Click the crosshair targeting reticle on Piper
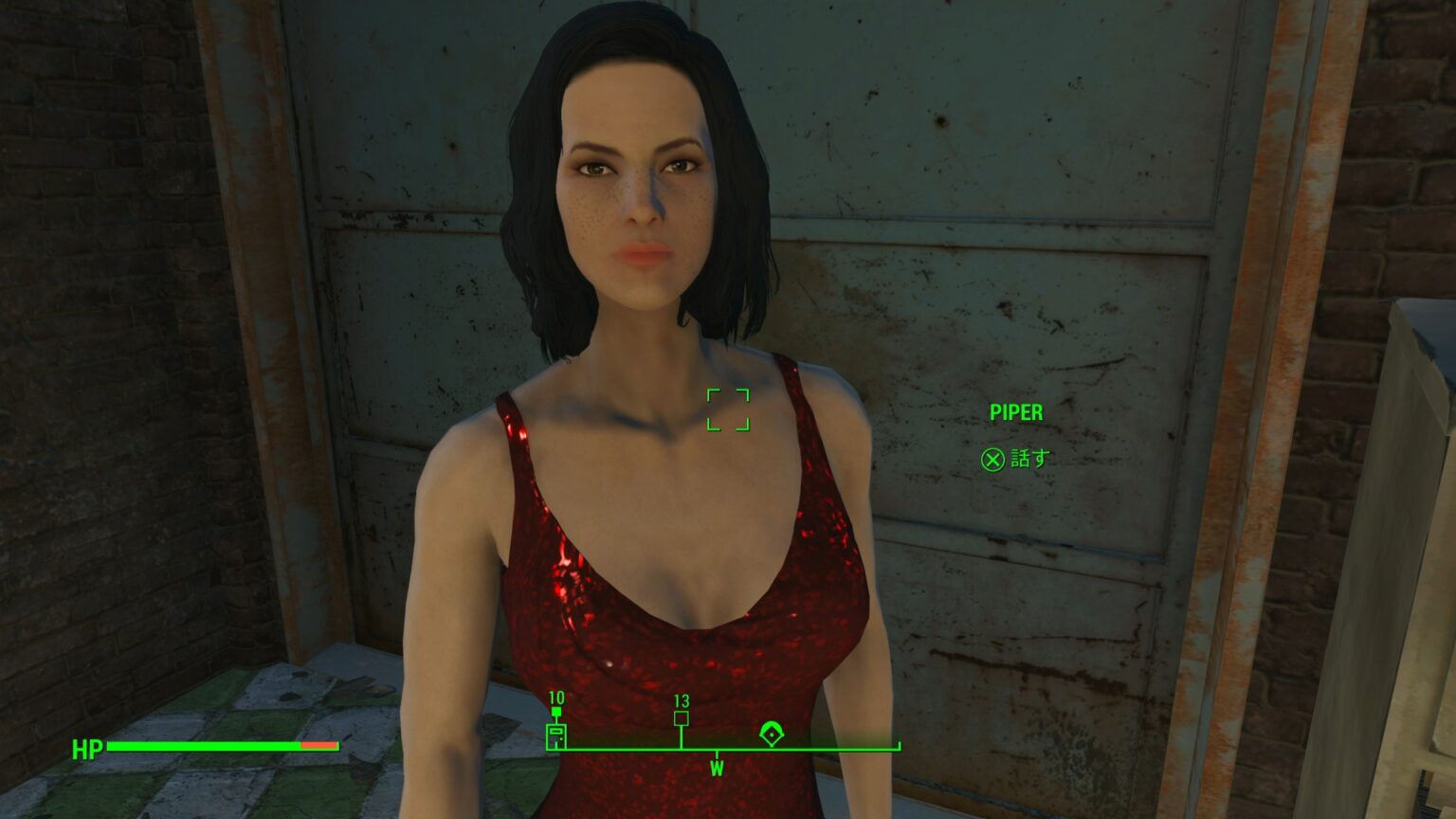The width and height of the screenshot is (1456, 819). pyautogui.click(x=730, y=409)
